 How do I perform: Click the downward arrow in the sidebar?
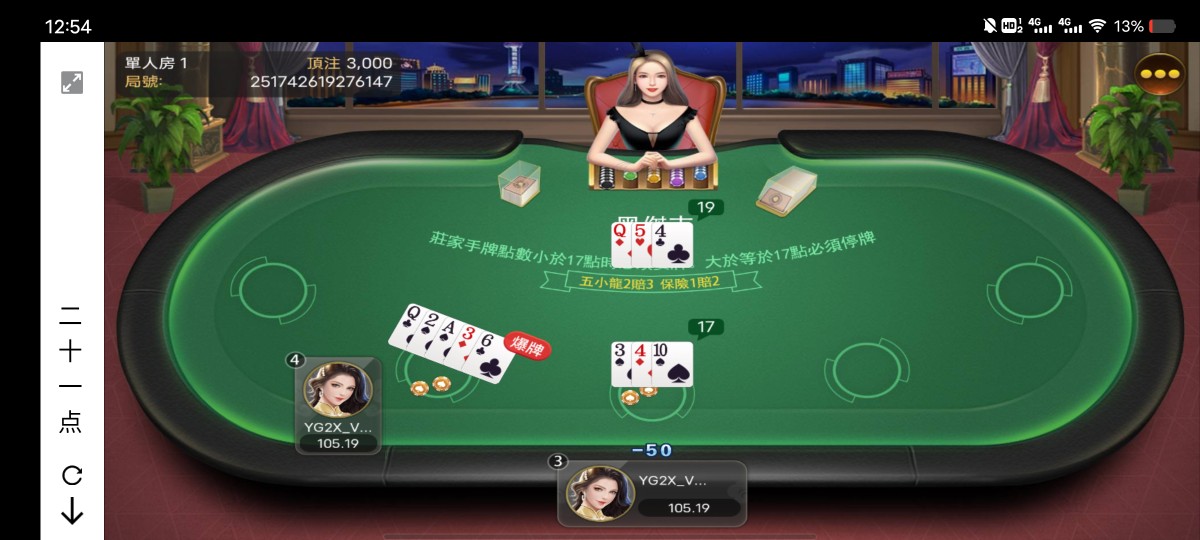tap(72, 512)
